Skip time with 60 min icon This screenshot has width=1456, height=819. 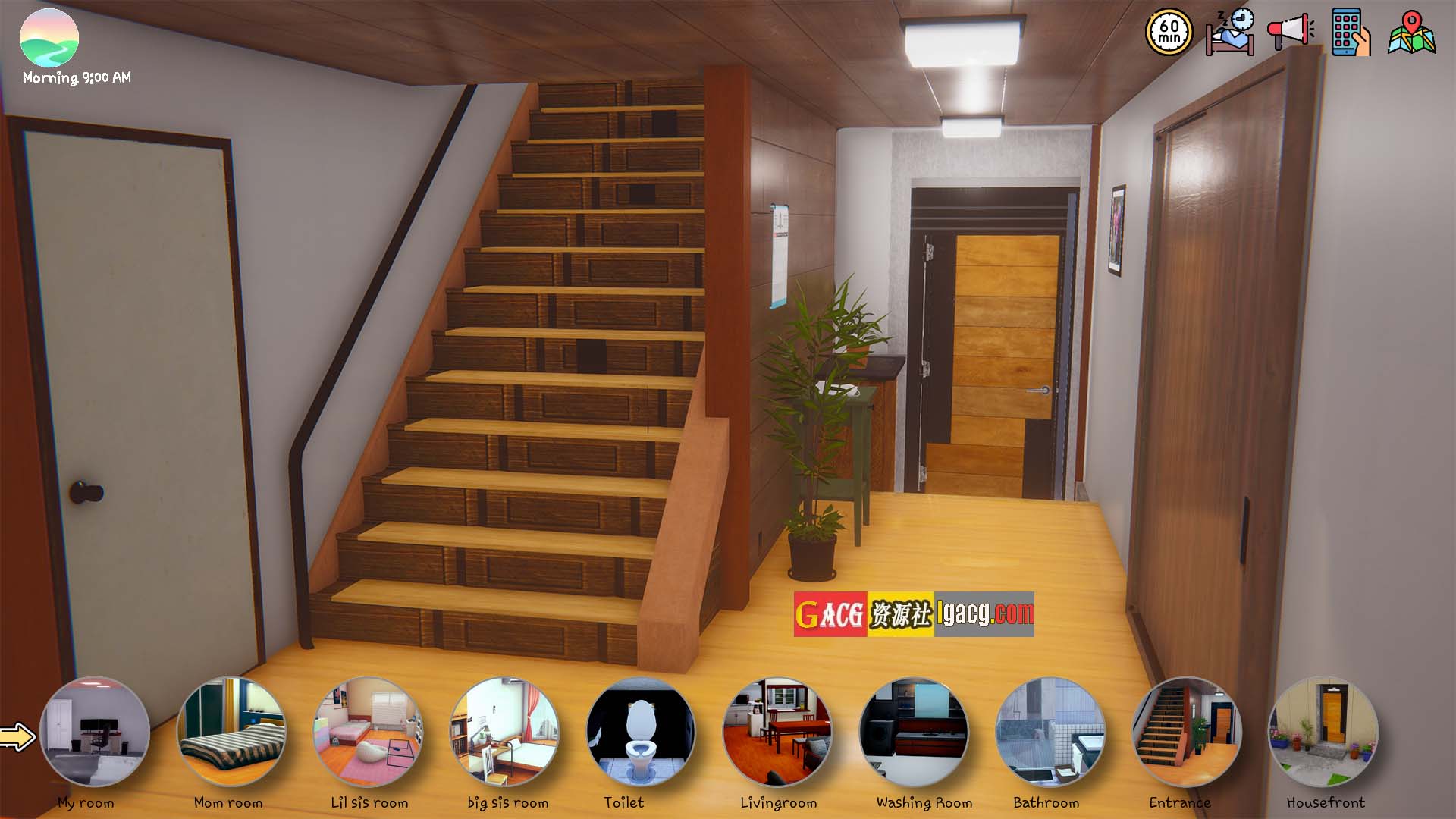tap(1169, 33)
